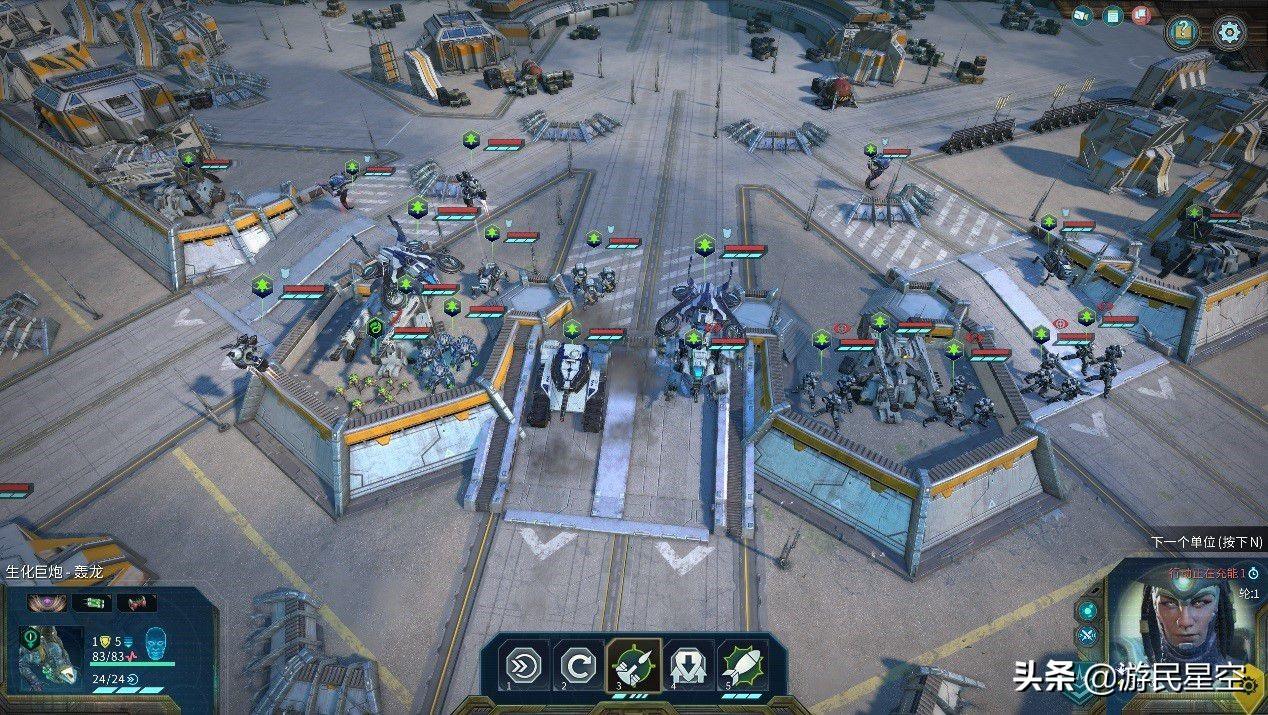The height and width of the screenshot is (715, 1268).
Task: Select the red claw module slot
Action: [137, 603]
